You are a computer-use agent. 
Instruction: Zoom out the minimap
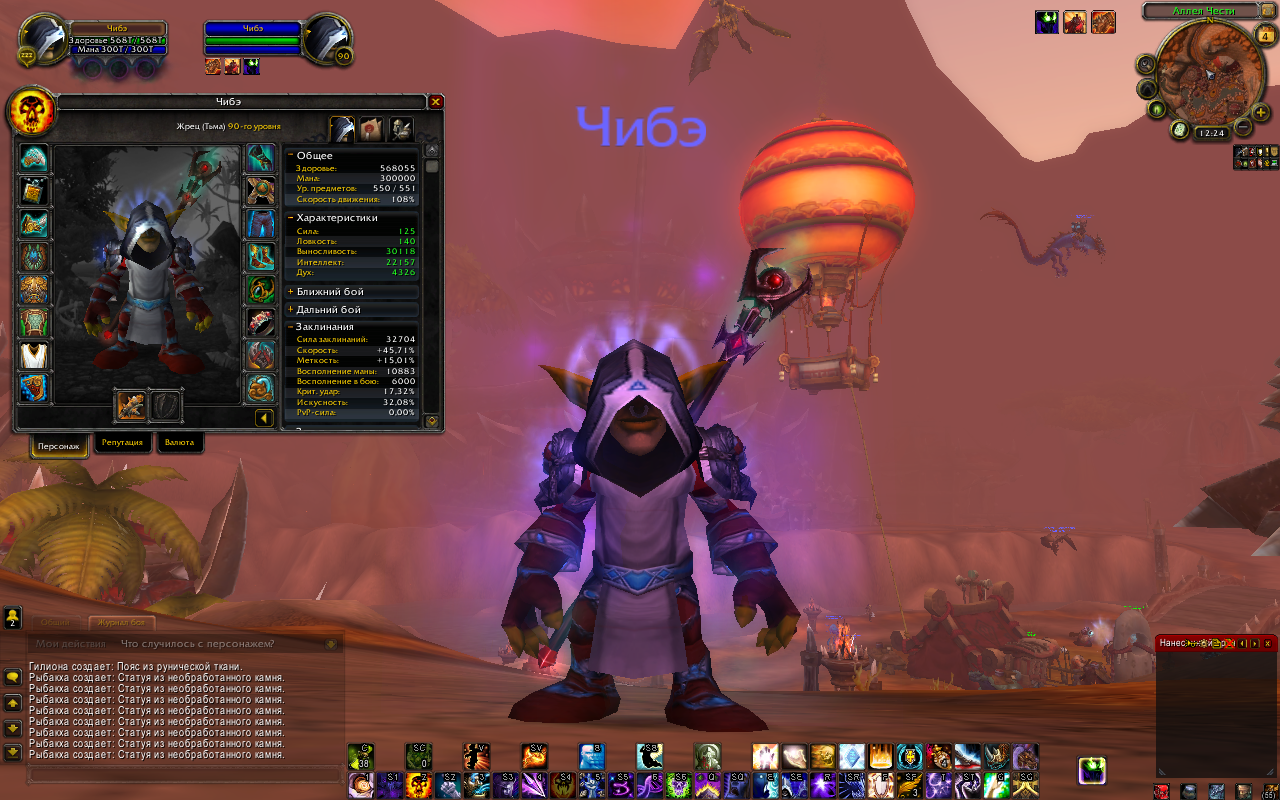click(x=1243, y=127)
